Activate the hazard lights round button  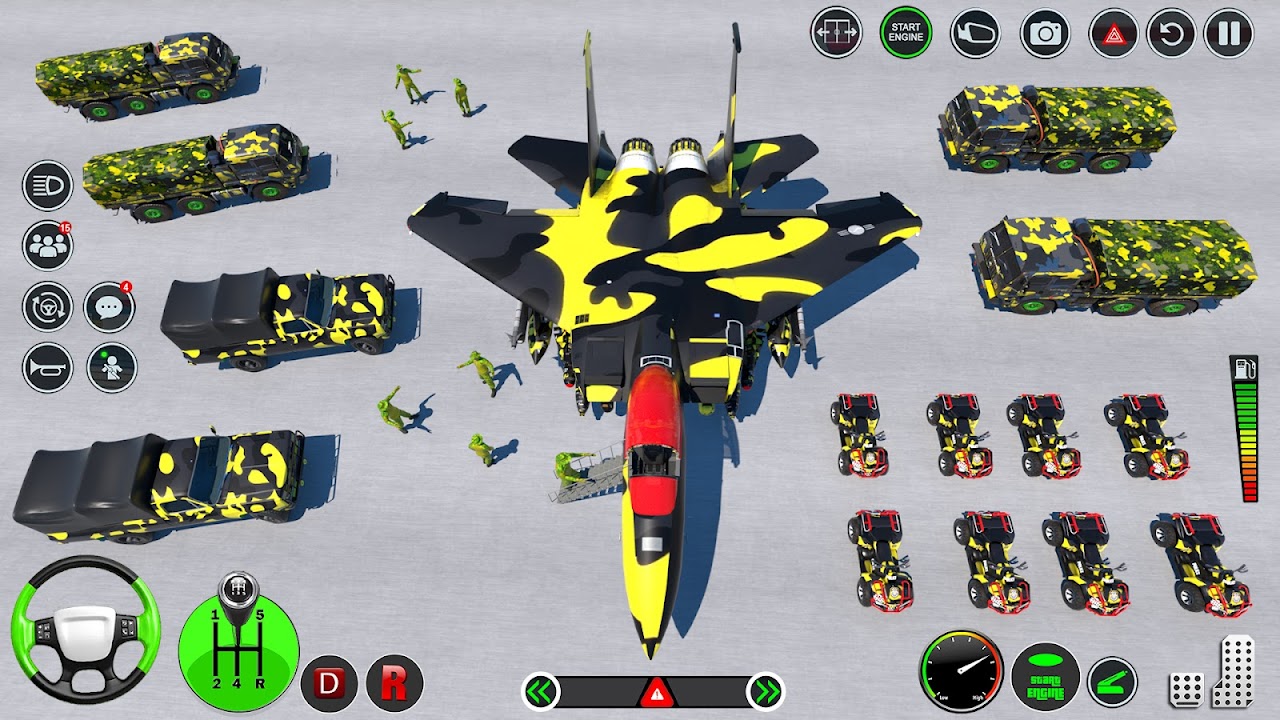point(1113,33)
